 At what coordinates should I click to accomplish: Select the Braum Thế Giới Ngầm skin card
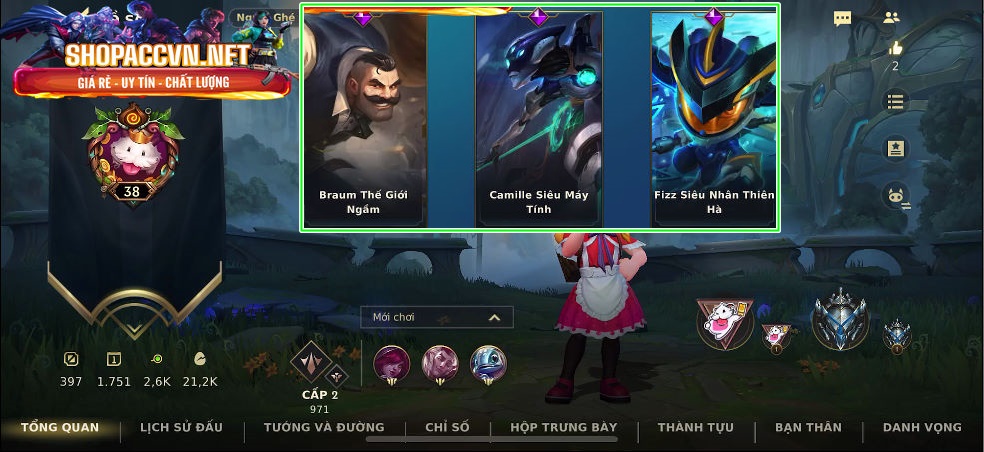363,118
